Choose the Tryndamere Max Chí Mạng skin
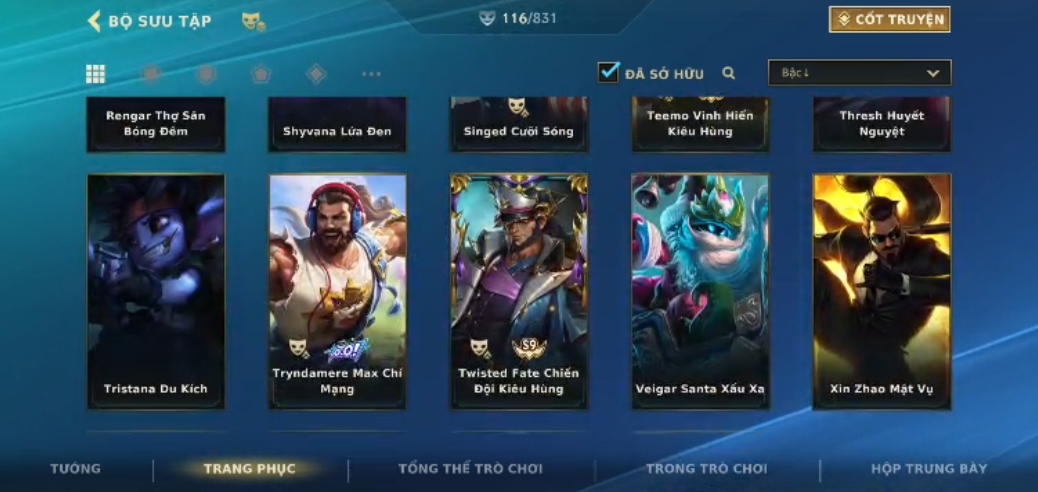The image size is (1038, 492). point(337,291)
